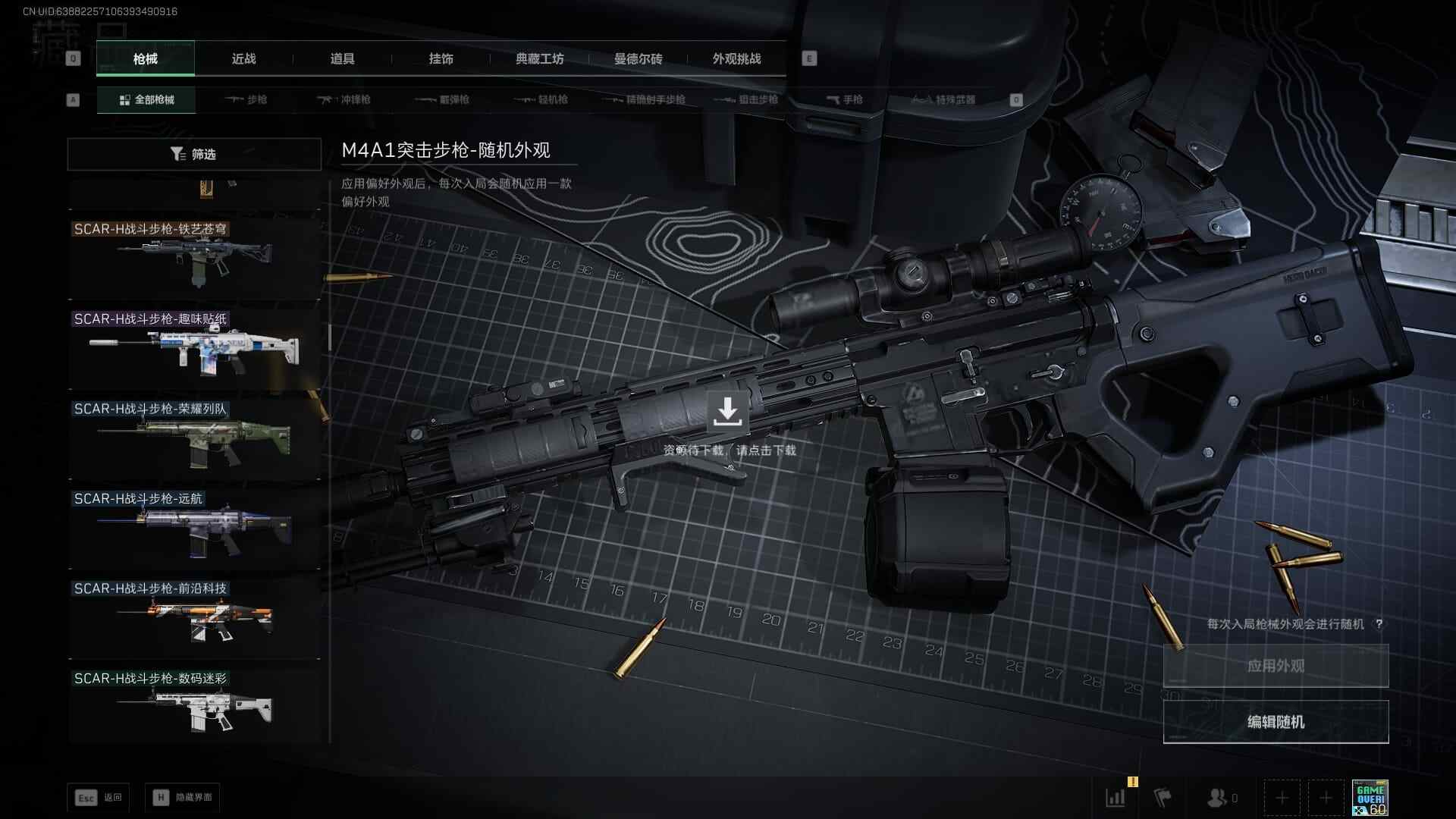The width and height of the screenshot is (1456, 819).
Task: Open the 道具 items tab
Action: pos(342,59)
